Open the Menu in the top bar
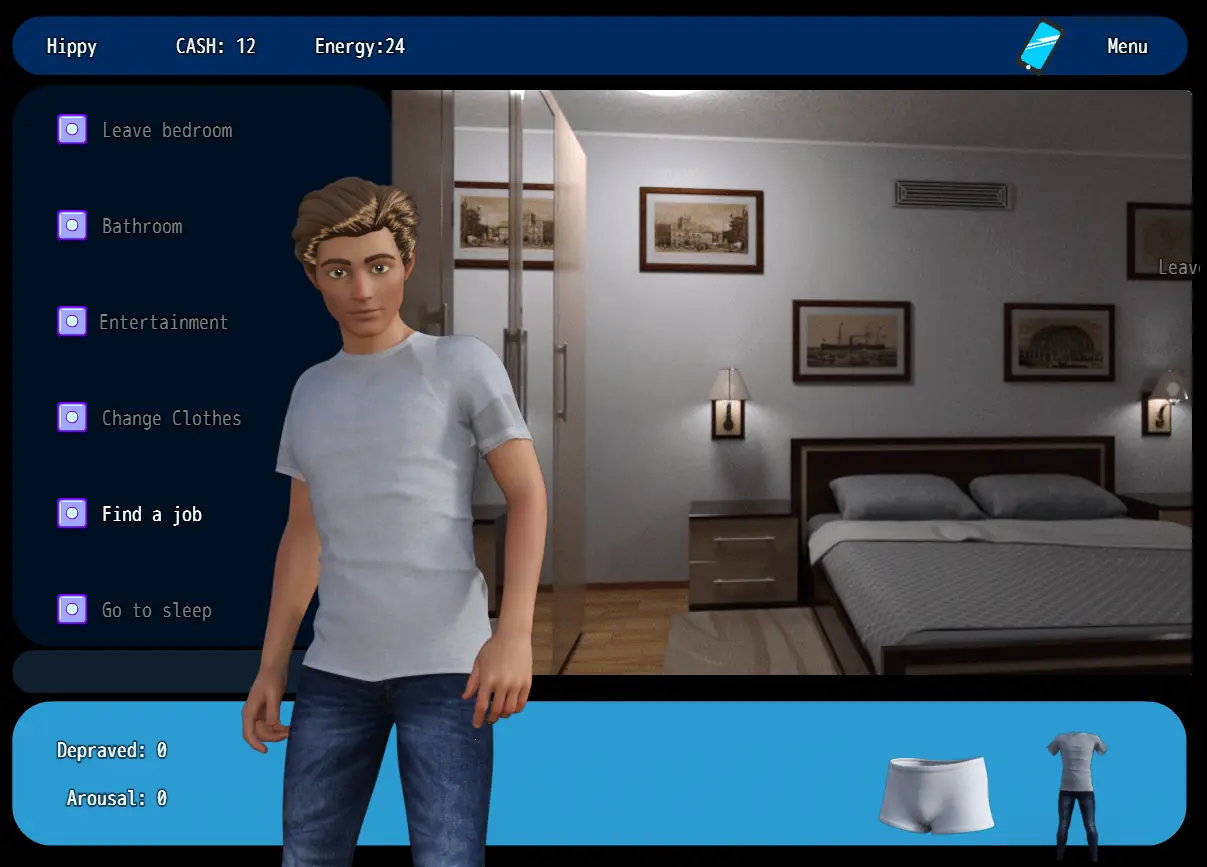This screenshot has width=1207, height=867. (x=1127, y=46)
